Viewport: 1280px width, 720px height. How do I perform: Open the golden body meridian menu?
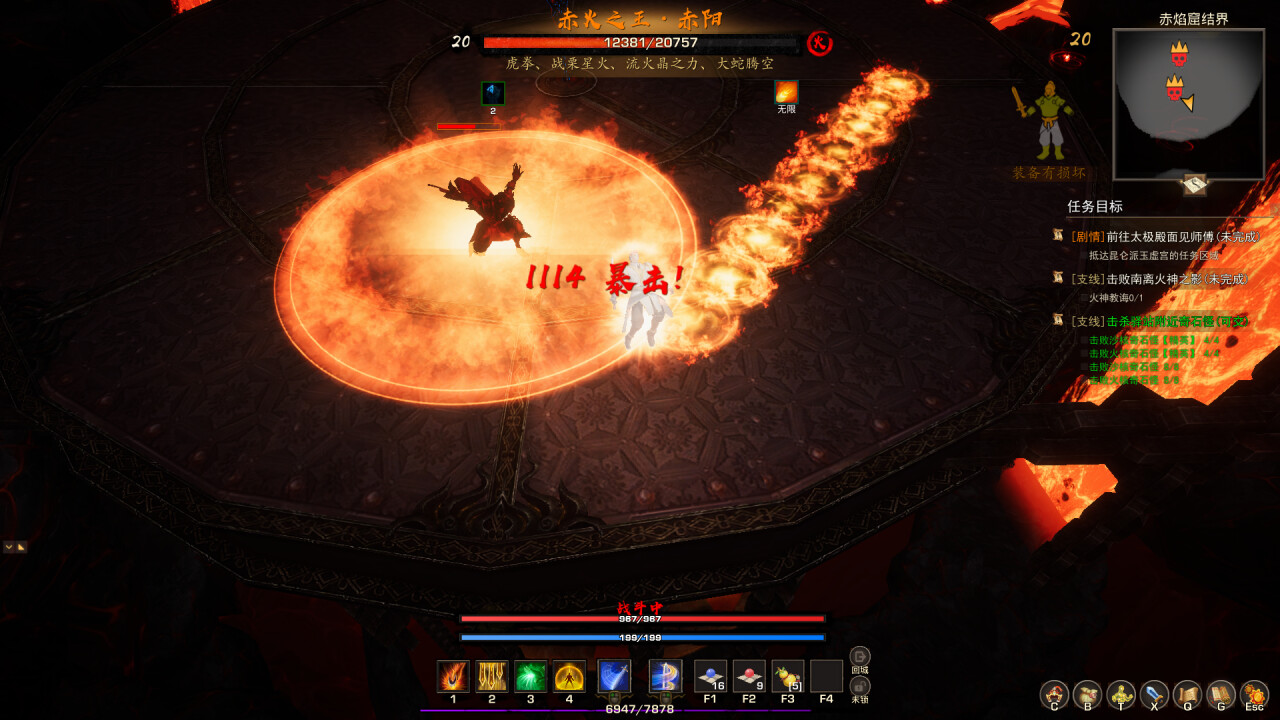tap(1121, 694)
